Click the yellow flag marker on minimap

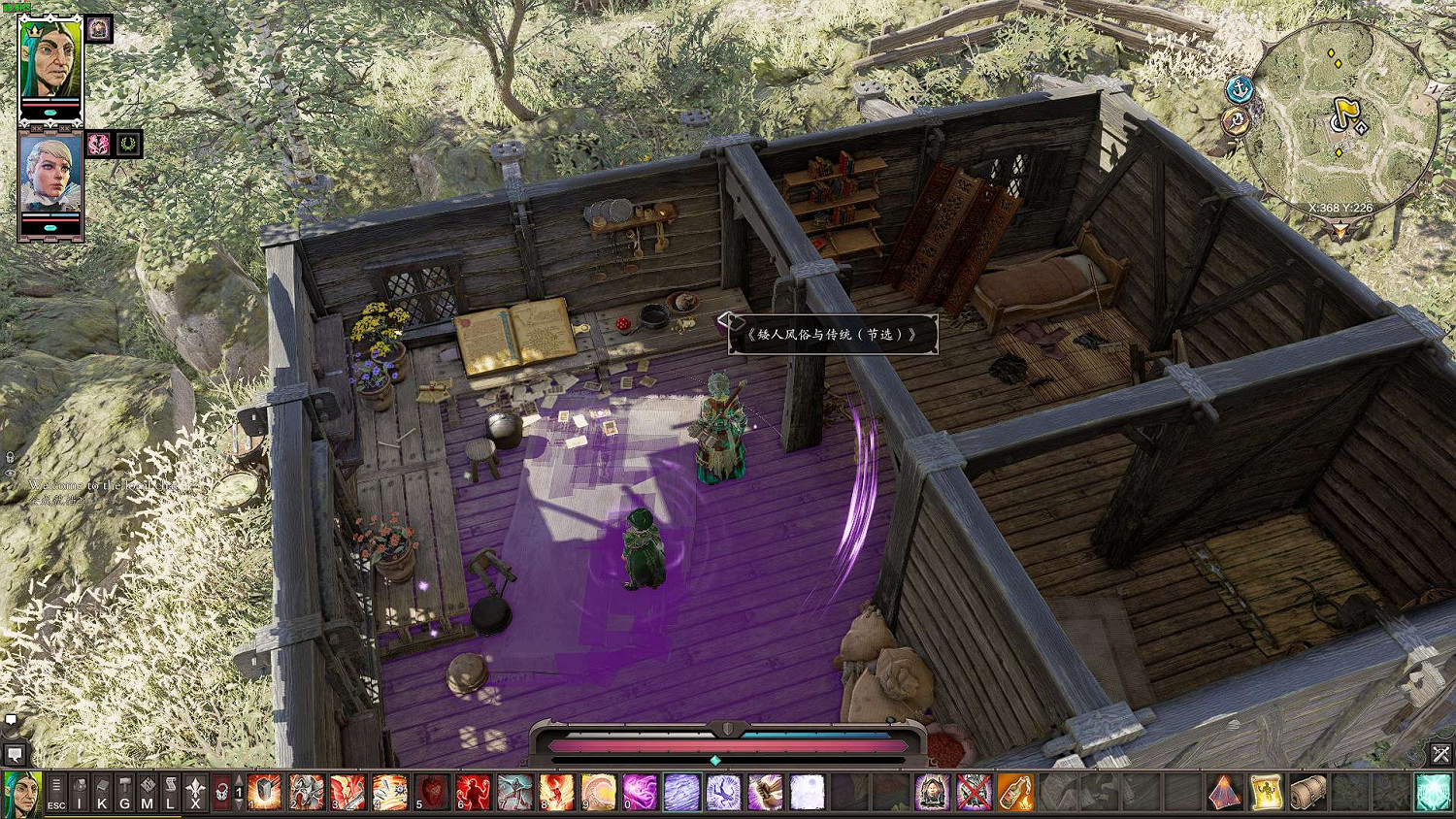coord(1344,115)
